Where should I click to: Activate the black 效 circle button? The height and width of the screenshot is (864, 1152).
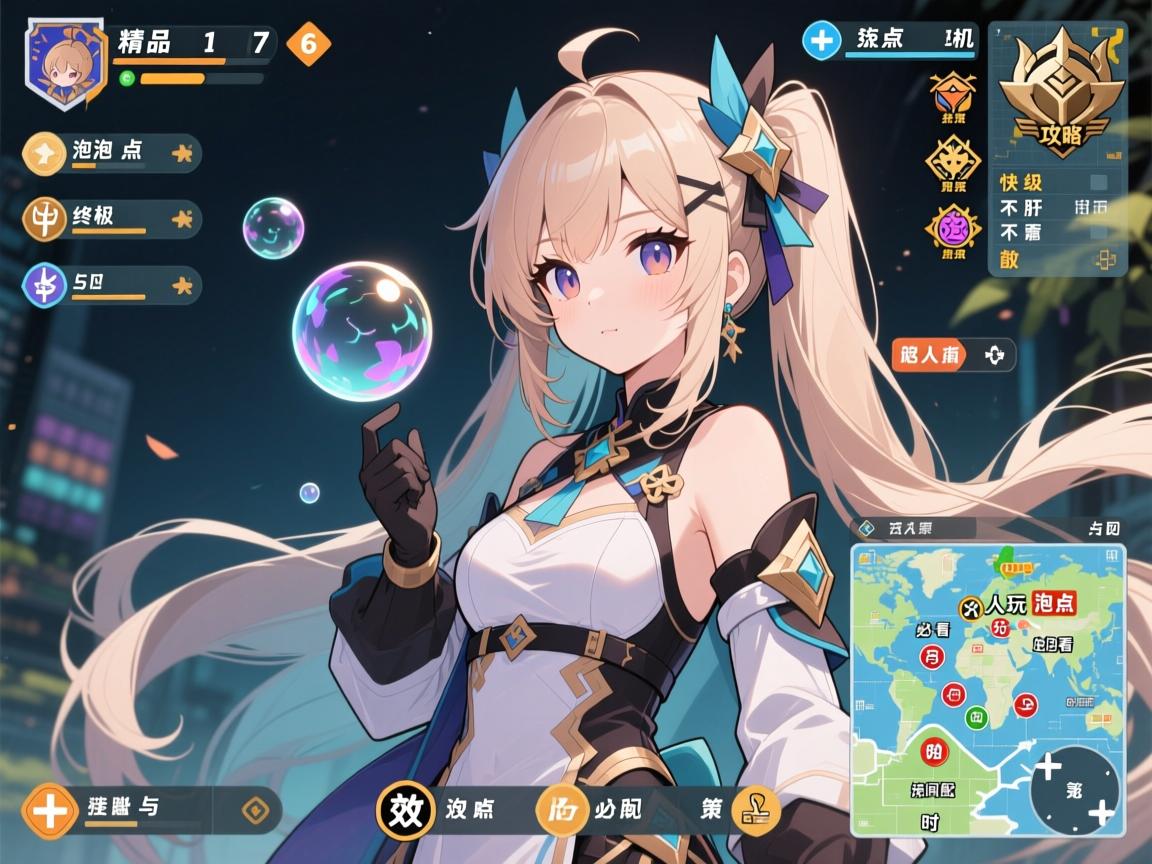point(406,808)
